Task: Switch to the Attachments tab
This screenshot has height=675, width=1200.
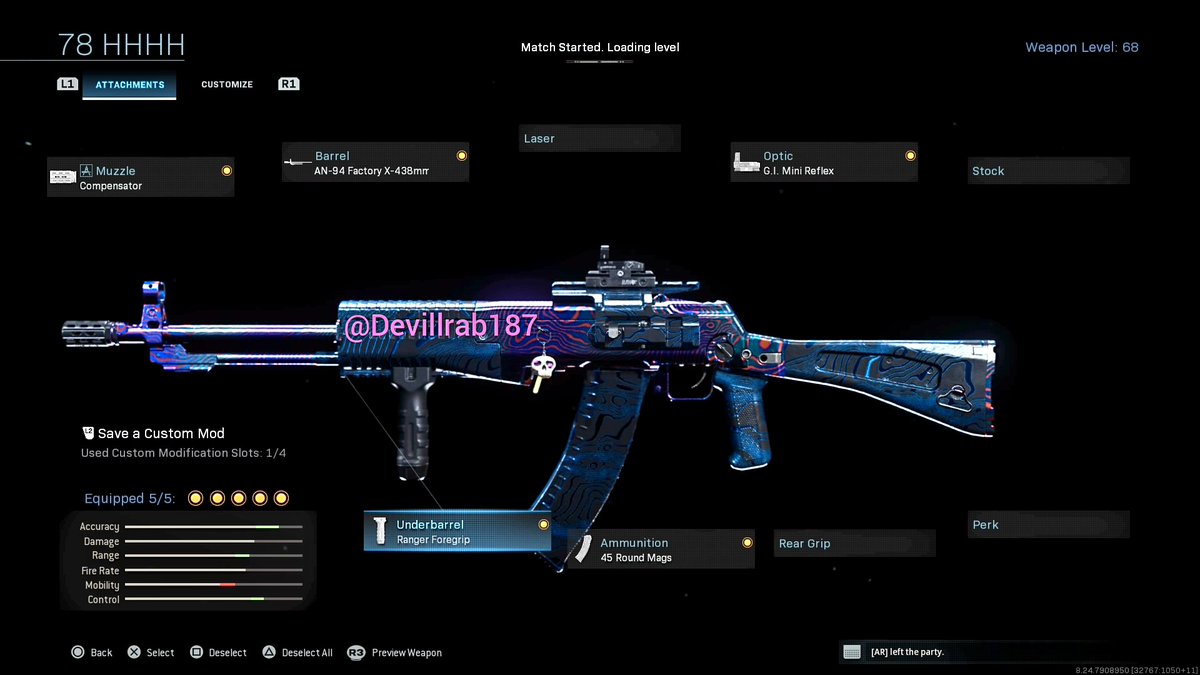Action: click(130, 85)
